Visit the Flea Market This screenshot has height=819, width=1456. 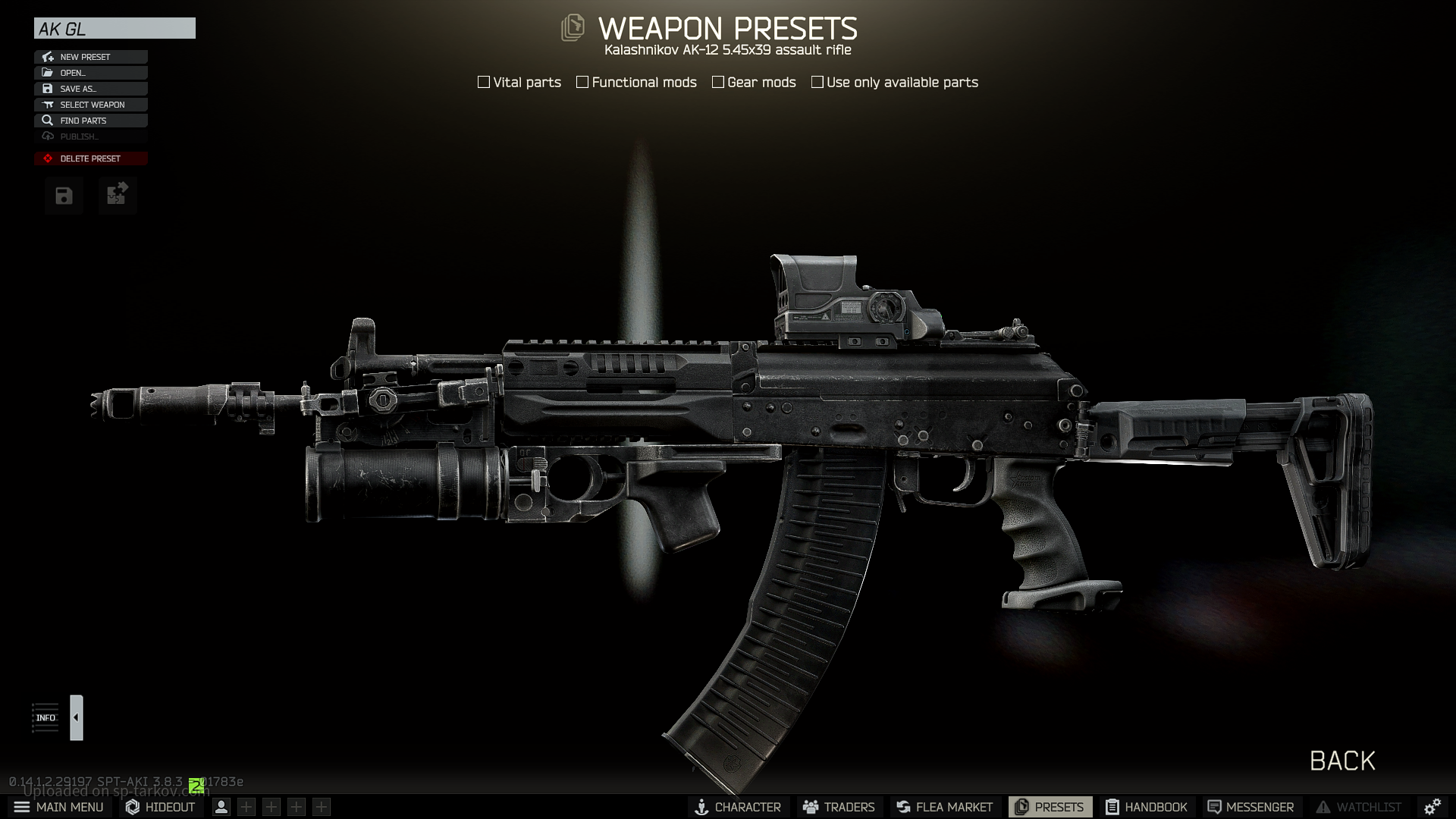[x=944, y=807]
